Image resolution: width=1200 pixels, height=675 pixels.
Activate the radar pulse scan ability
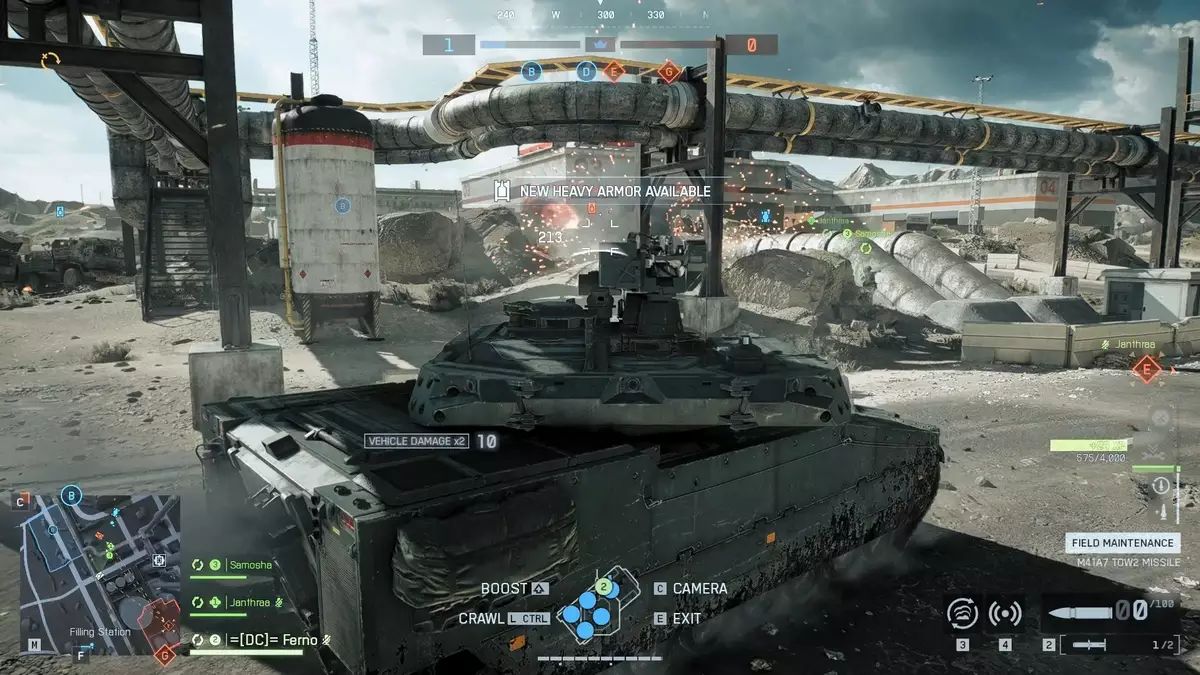(x=1005, y=614)
